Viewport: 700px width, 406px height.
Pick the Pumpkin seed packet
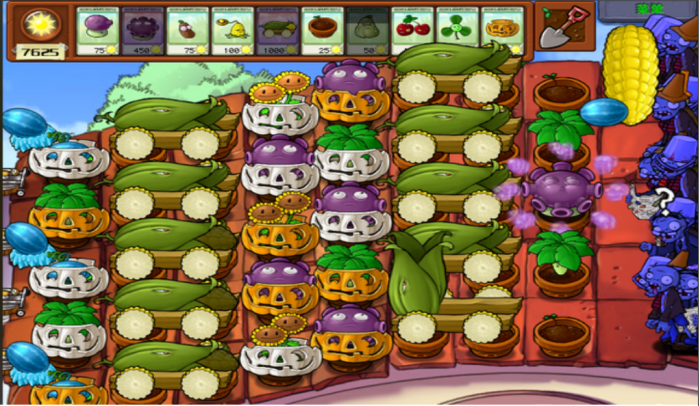[501, 30]
